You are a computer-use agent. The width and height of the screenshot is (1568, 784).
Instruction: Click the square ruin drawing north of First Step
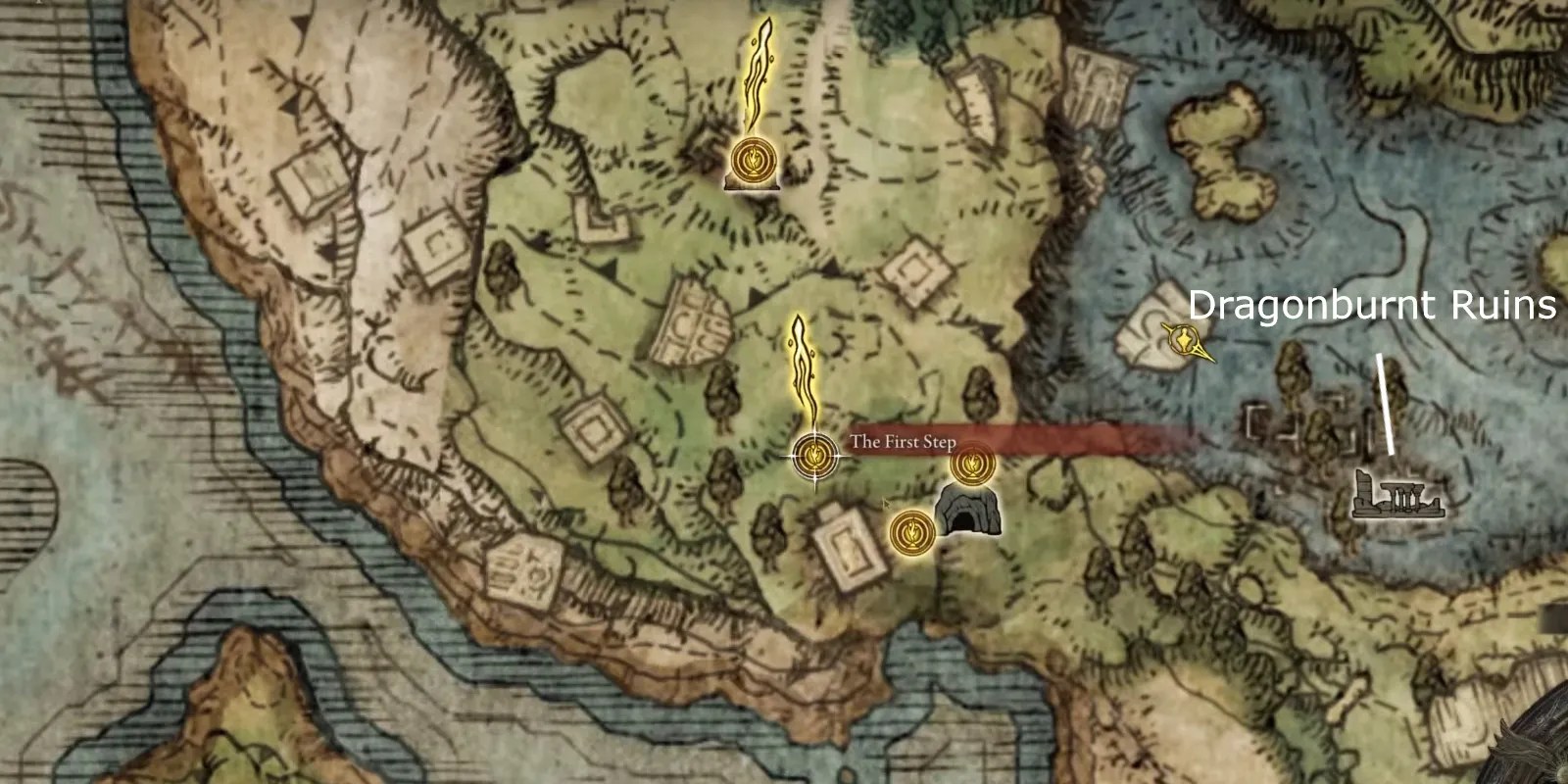coord(915,268)
